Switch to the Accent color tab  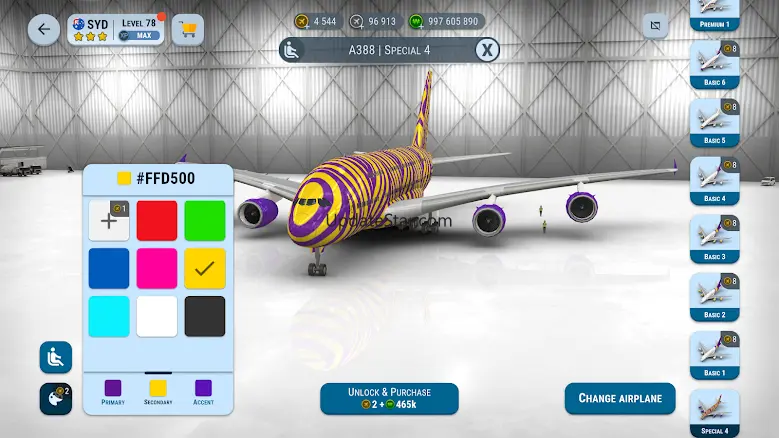point(203,391)
